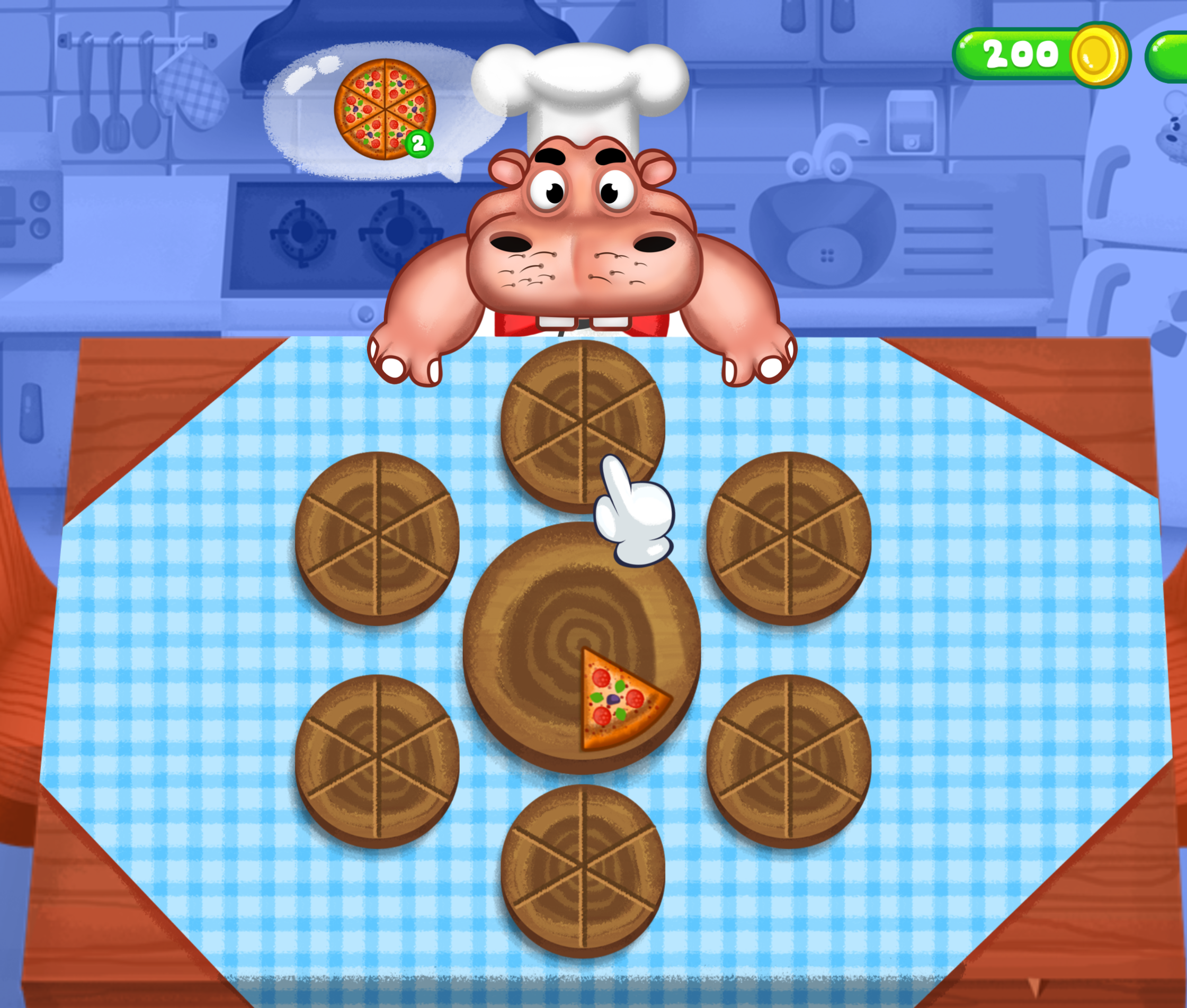Click the ordered pizza in the speech bubble

click(385, 109)
